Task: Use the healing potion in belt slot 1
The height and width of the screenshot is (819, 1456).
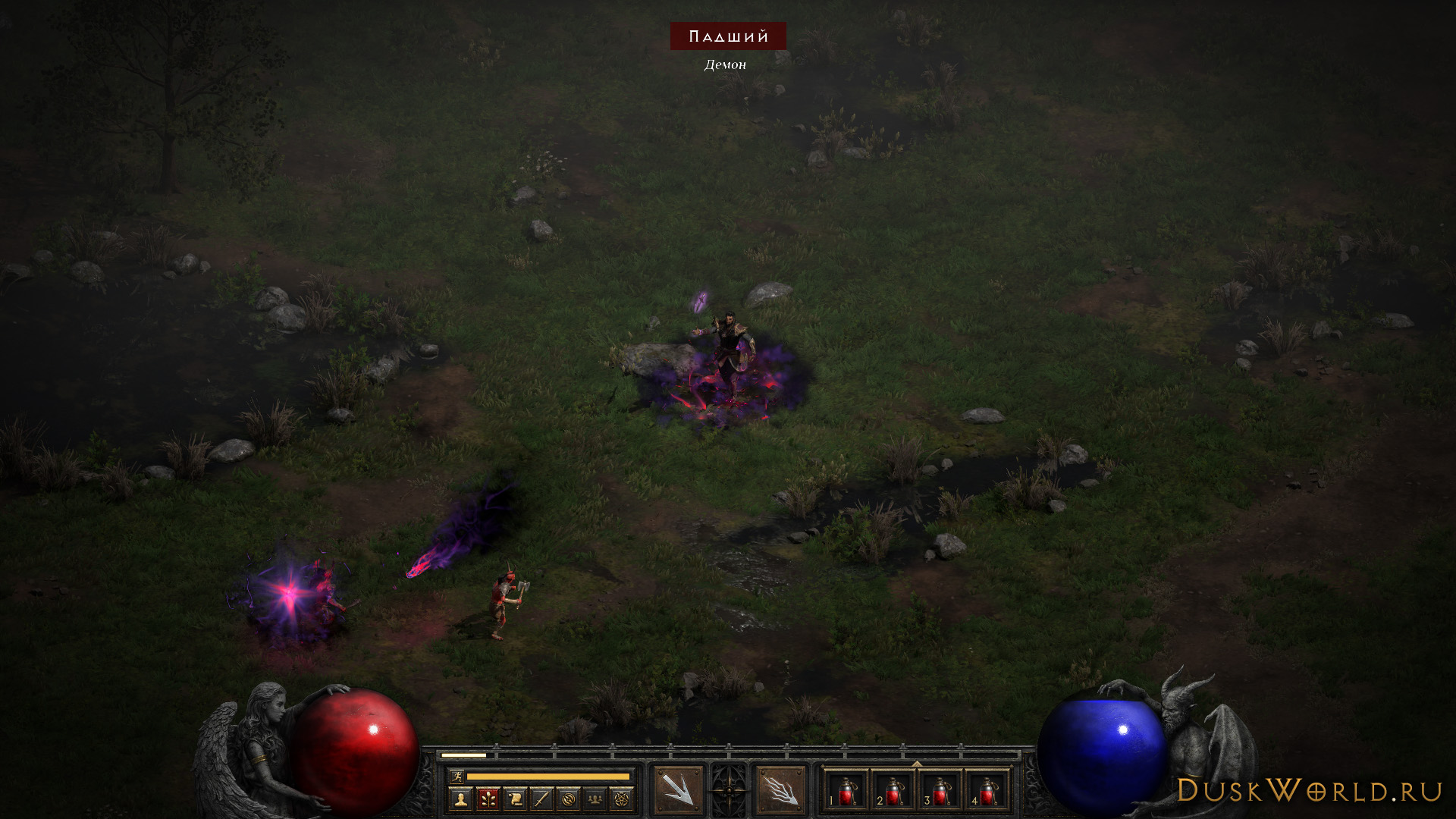Action: tap(846, 791)
